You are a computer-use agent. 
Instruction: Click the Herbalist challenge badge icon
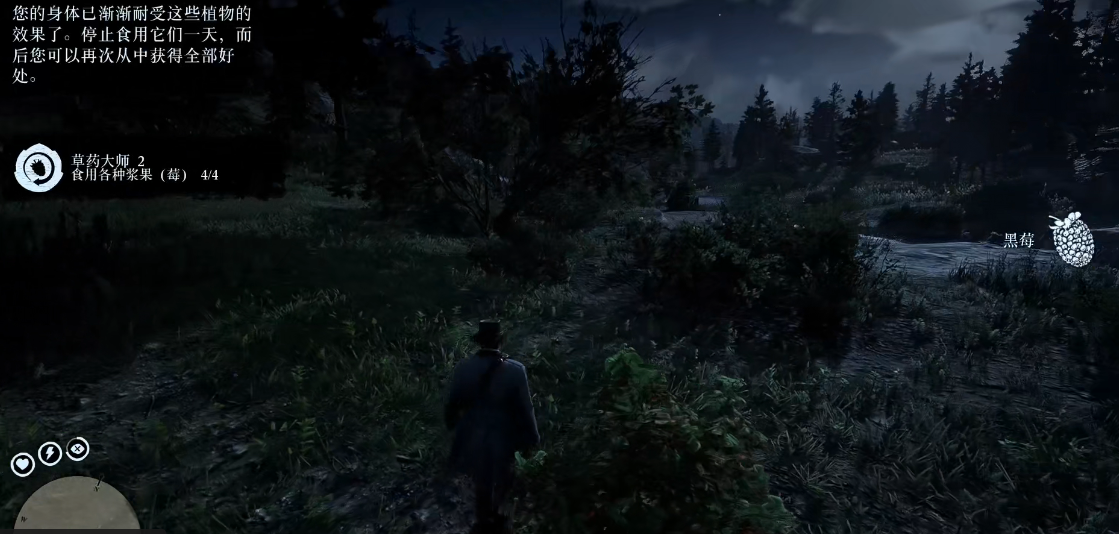tap(39, 168)
